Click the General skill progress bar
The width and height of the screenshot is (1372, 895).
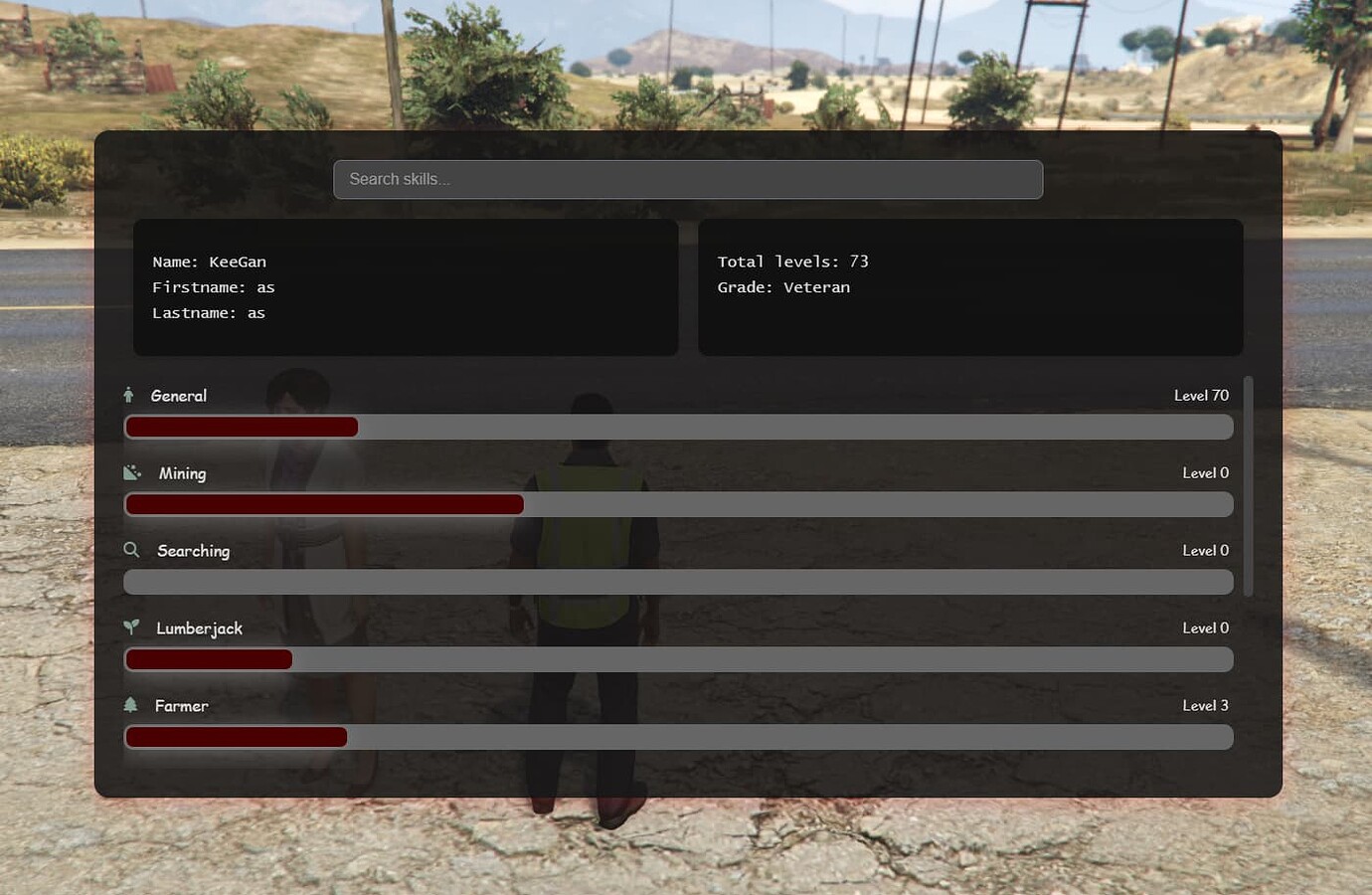click(x=678, y=426)
